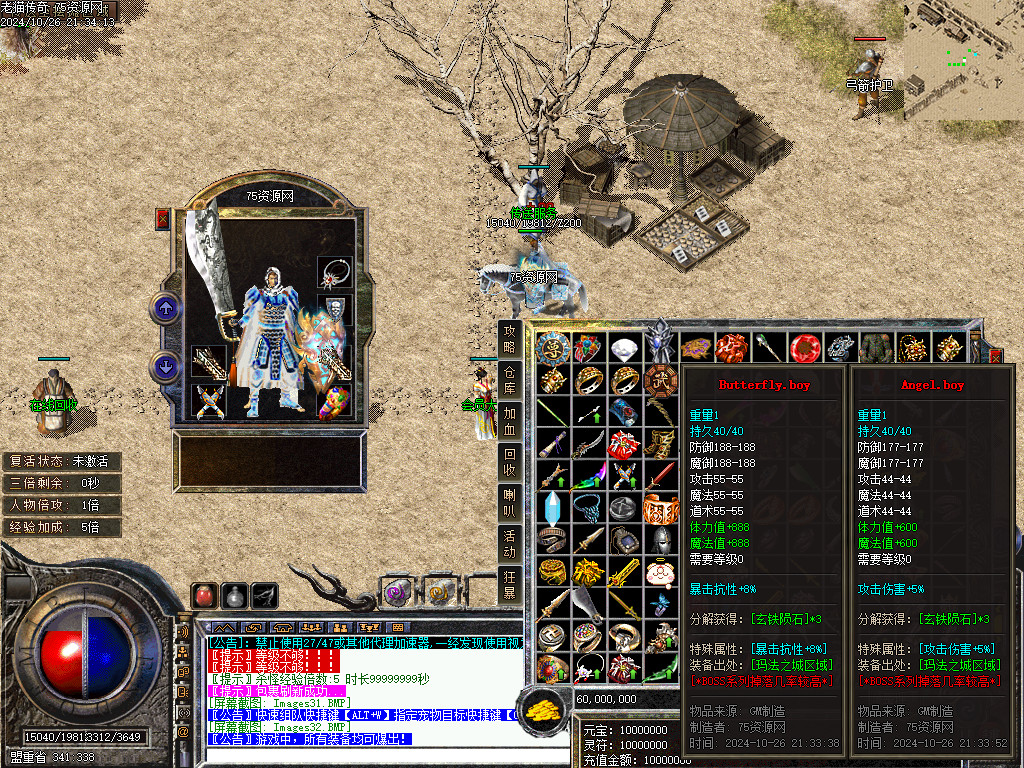Click the minimap in the corner
Viewport: 1024px width, 768px height.
[964, 60]
